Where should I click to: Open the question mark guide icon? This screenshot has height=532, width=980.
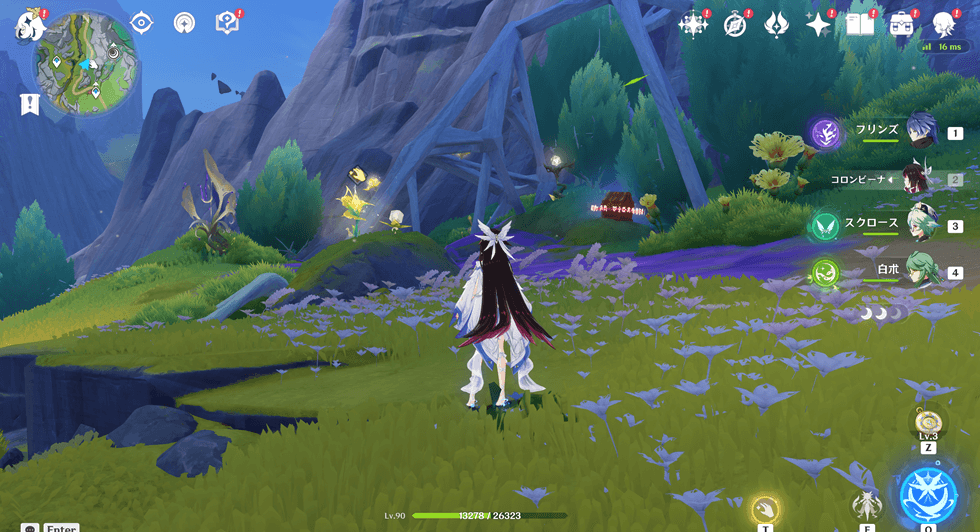pyautogui.click(x=228, y=22)
